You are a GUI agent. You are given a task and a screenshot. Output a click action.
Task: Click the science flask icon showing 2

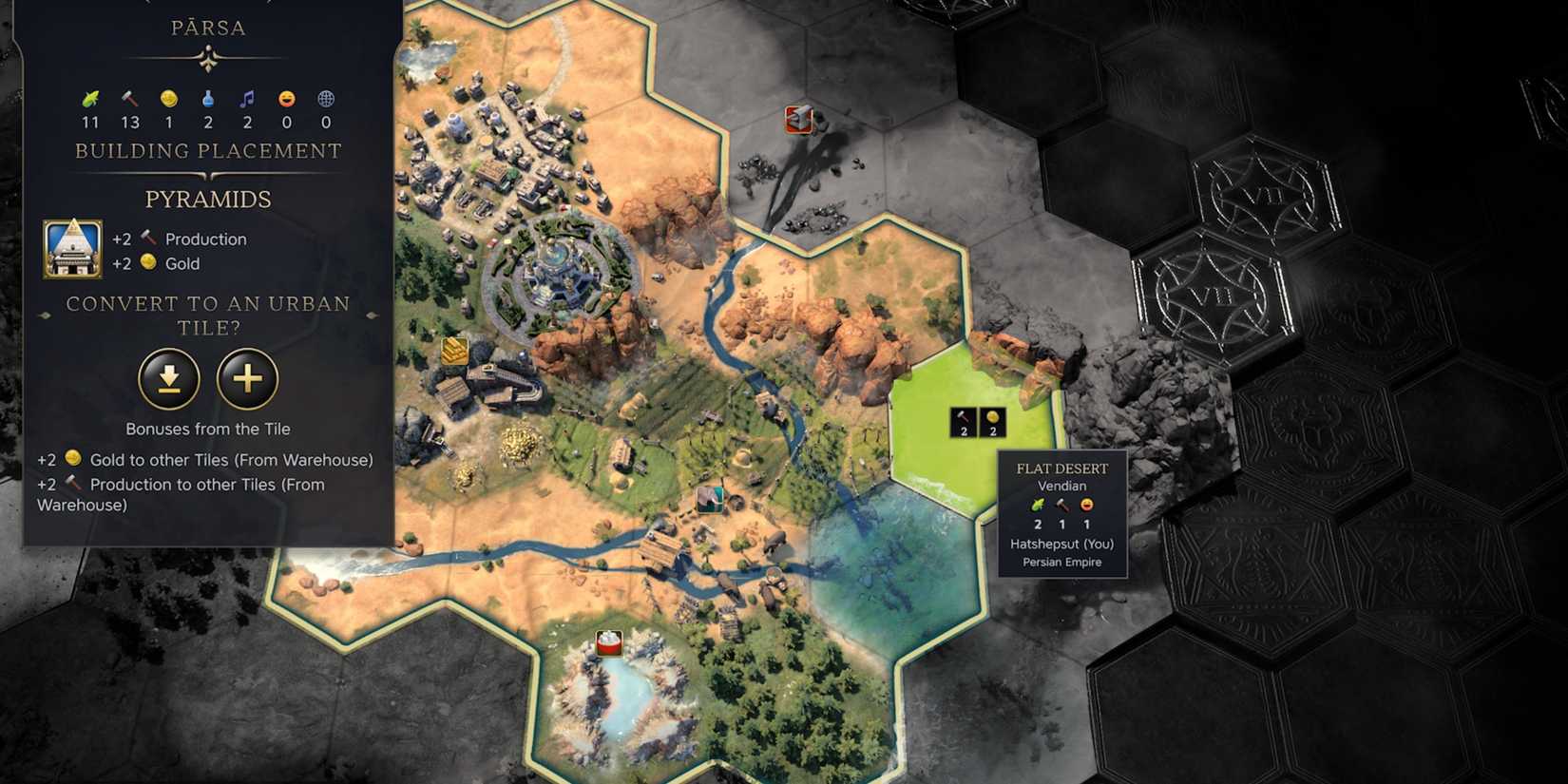(x=207, y=98)
